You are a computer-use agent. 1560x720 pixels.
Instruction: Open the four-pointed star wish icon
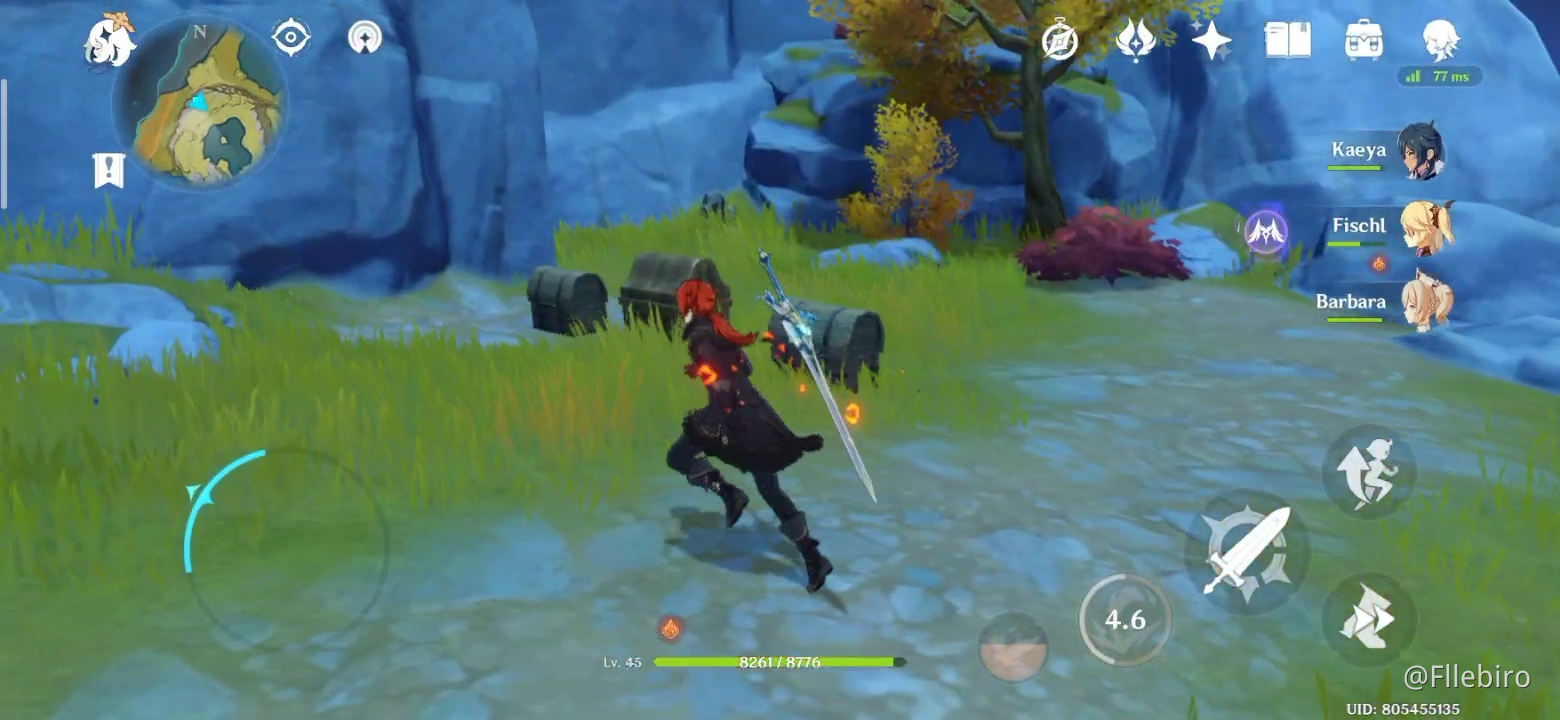coord(1211,40)
